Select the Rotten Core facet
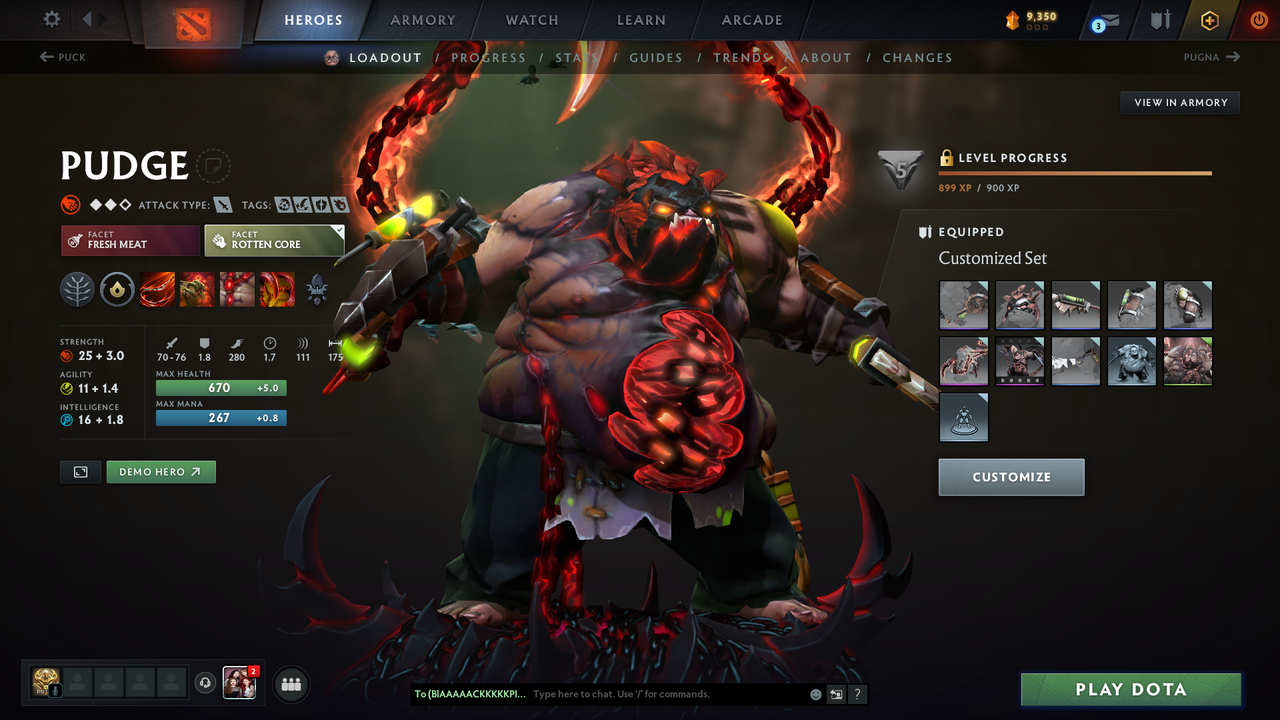1280x720 pixels. tap(274, 240)
